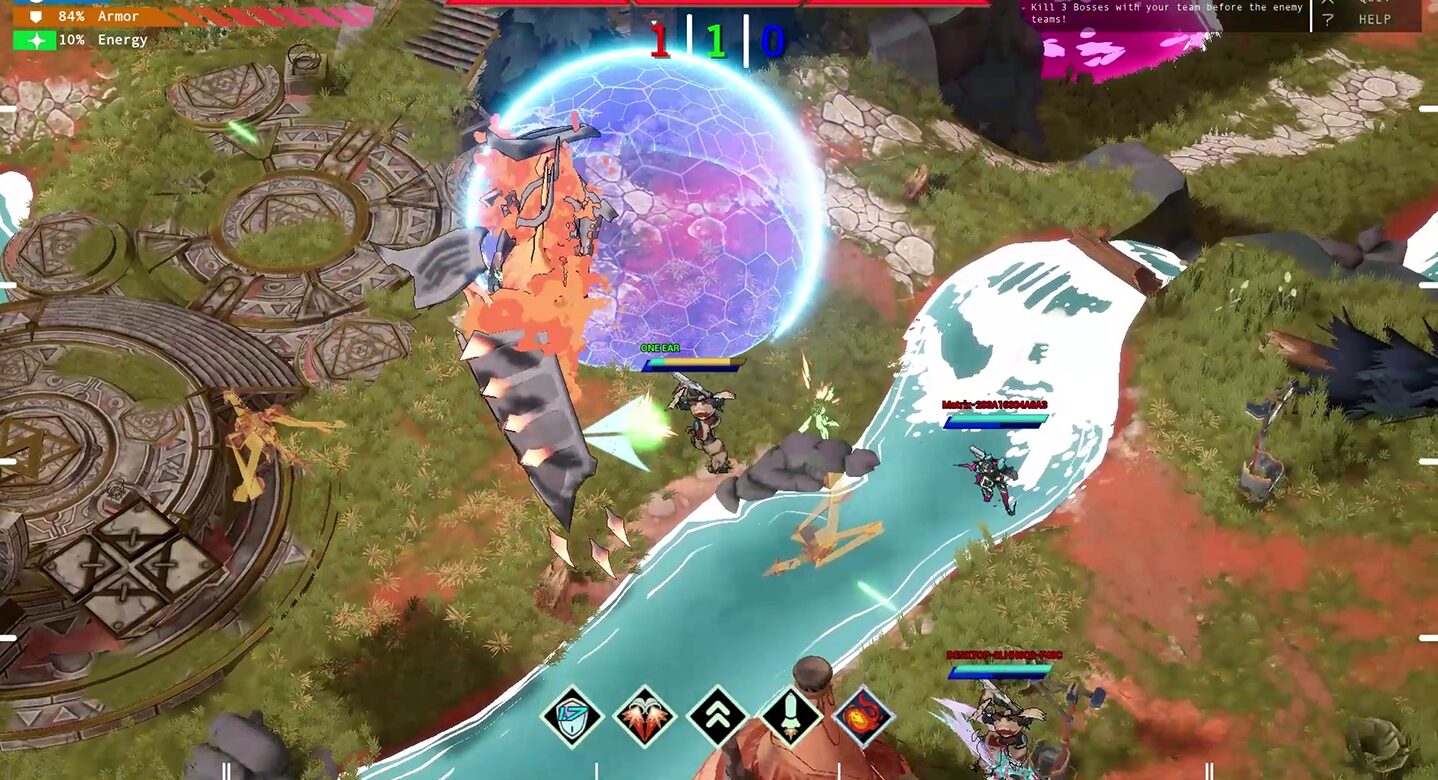
Task: Use the twin rocket burst ability
Action: (x=644, y=716)
